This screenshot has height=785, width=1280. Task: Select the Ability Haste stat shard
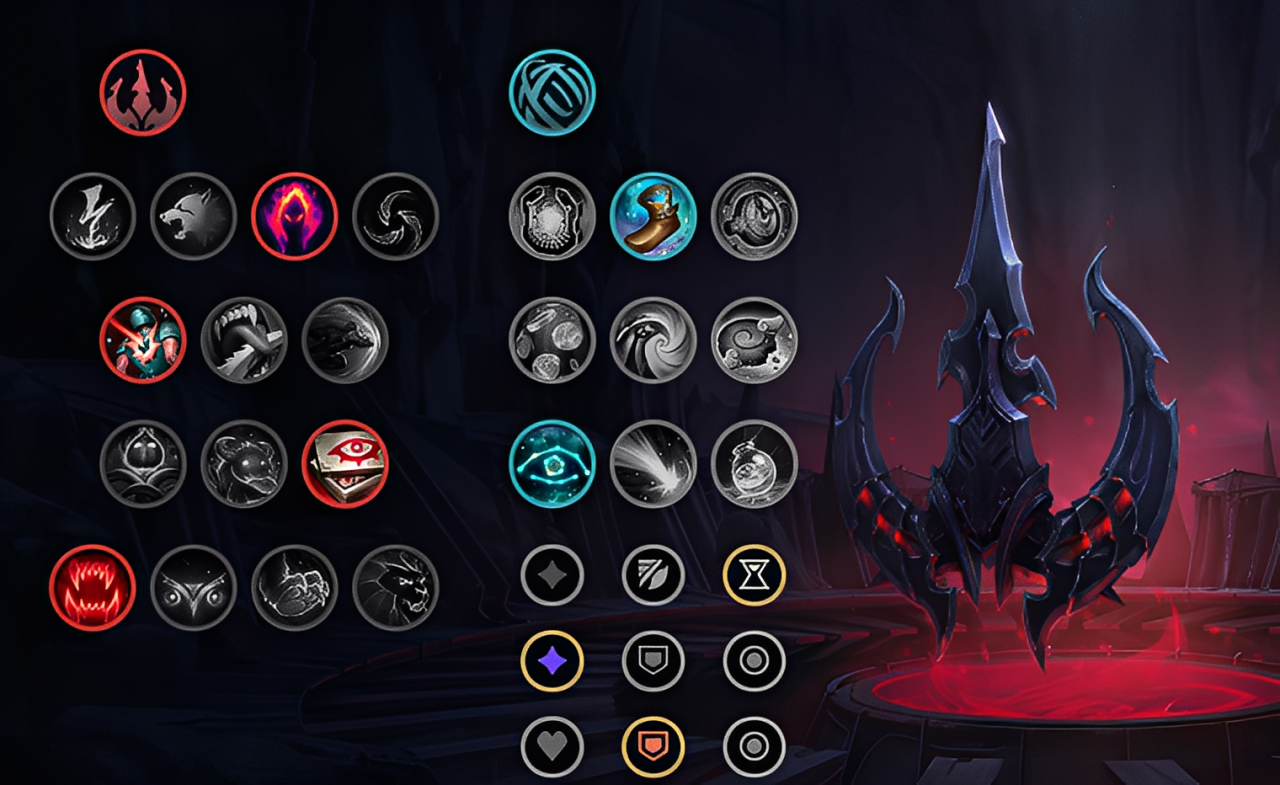[755, 572]
